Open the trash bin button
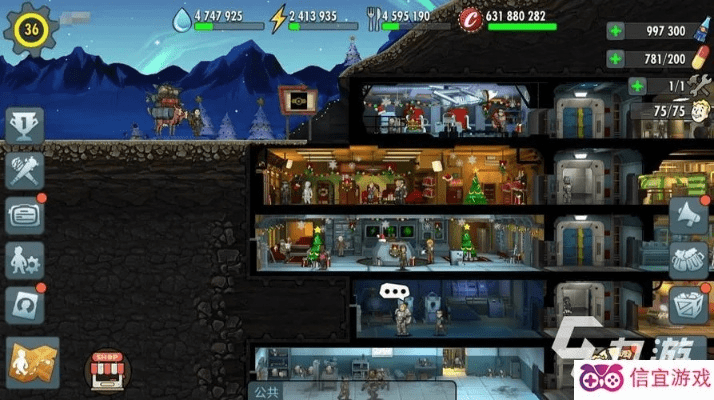The width and height of the screenshot is (714, 400). click(x=687, y=301)
